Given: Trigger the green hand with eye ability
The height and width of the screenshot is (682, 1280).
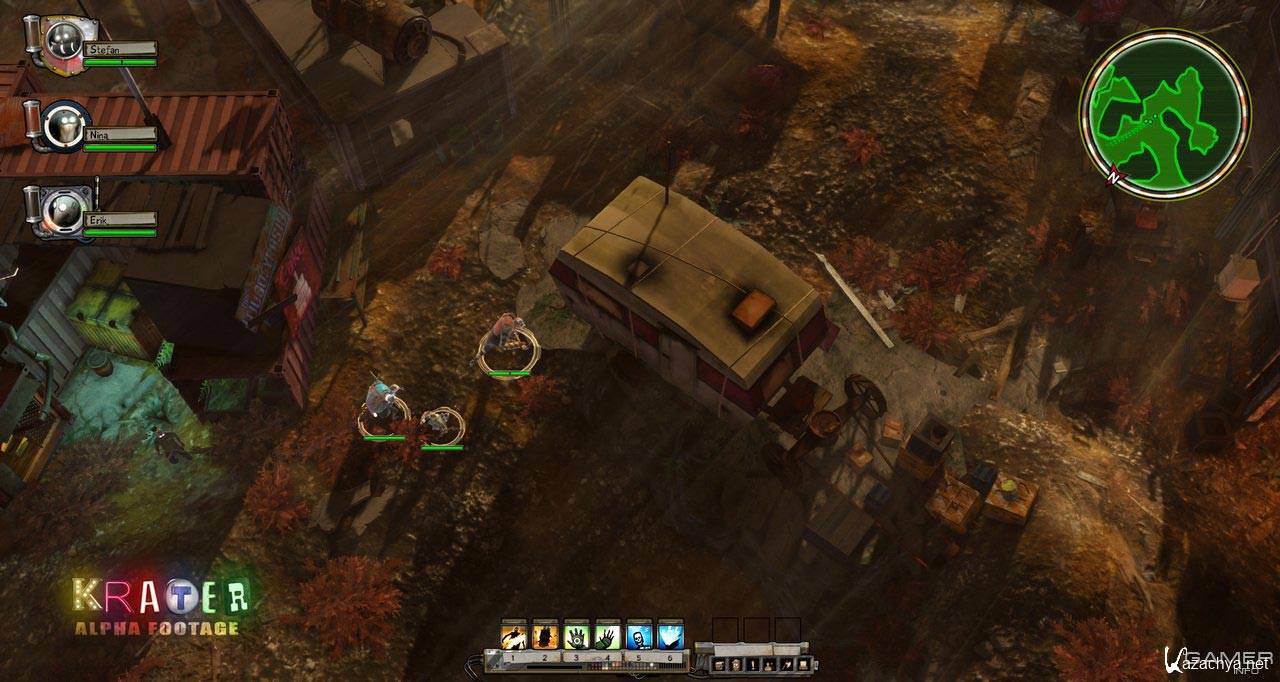Looking at the screenshot, I should click(576, 635).
